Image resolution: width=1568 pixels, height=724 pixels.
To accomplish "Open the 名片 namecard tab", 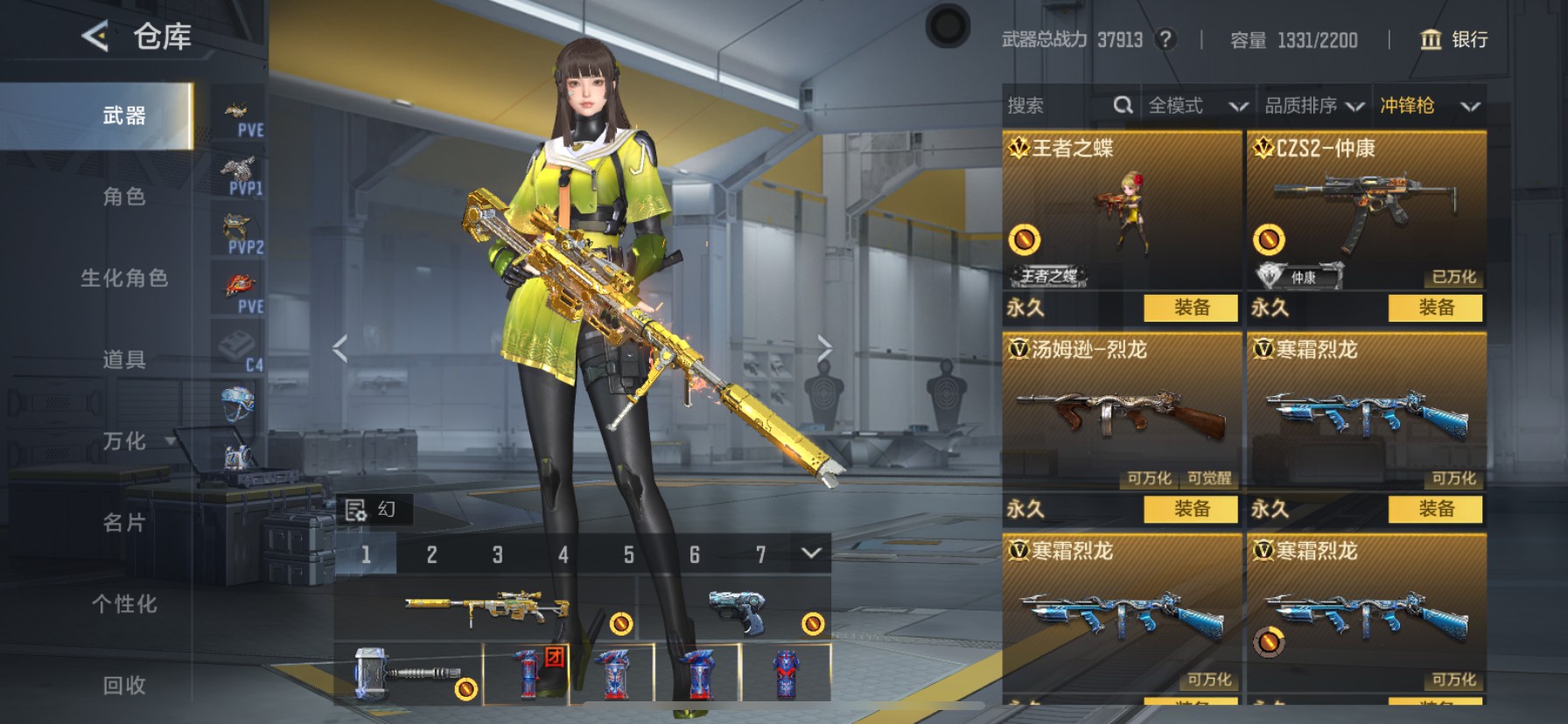I will [124, 523].
